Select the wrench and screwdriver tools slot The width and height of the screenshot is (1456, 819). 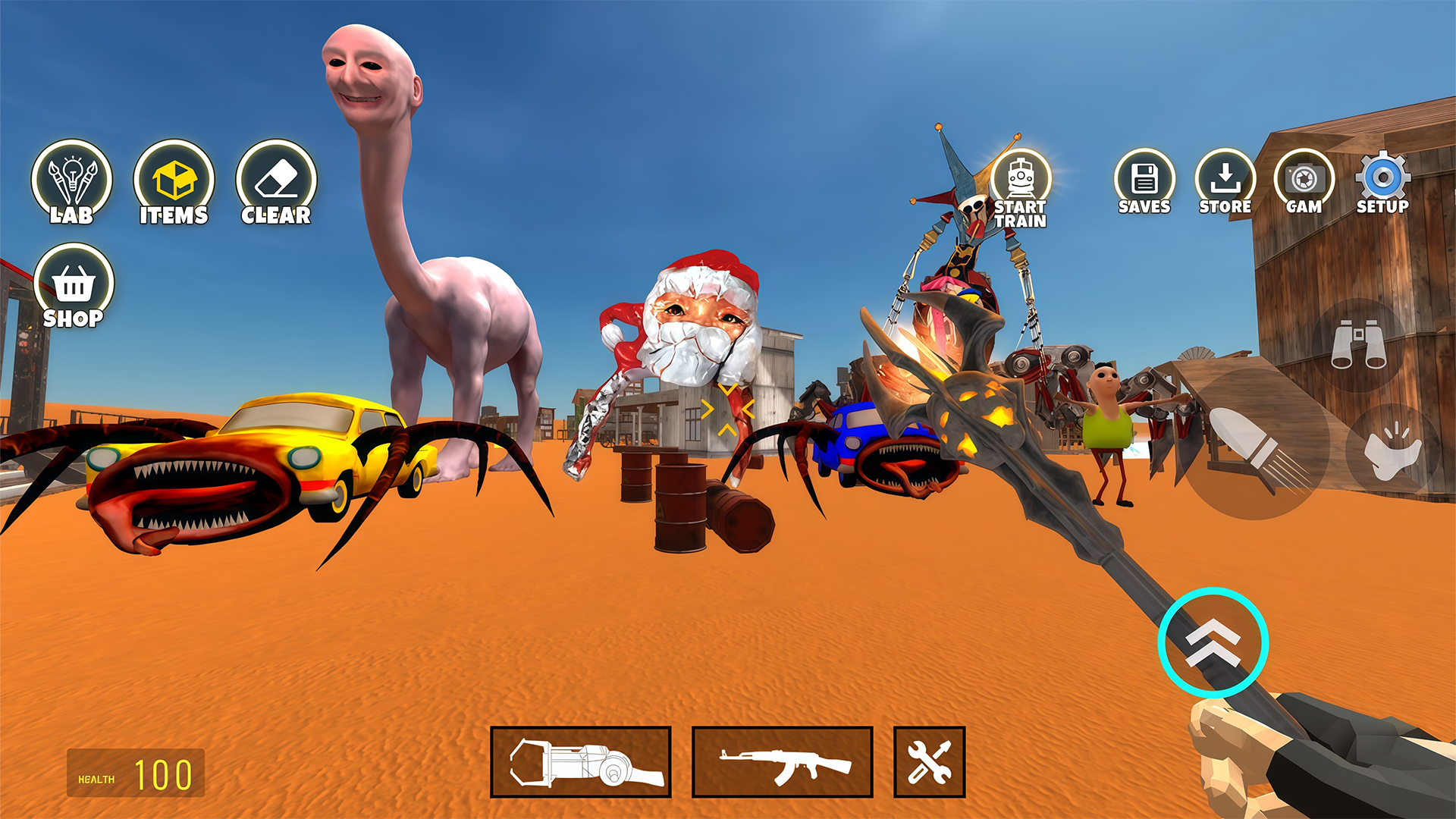click(x=929, y=762)
